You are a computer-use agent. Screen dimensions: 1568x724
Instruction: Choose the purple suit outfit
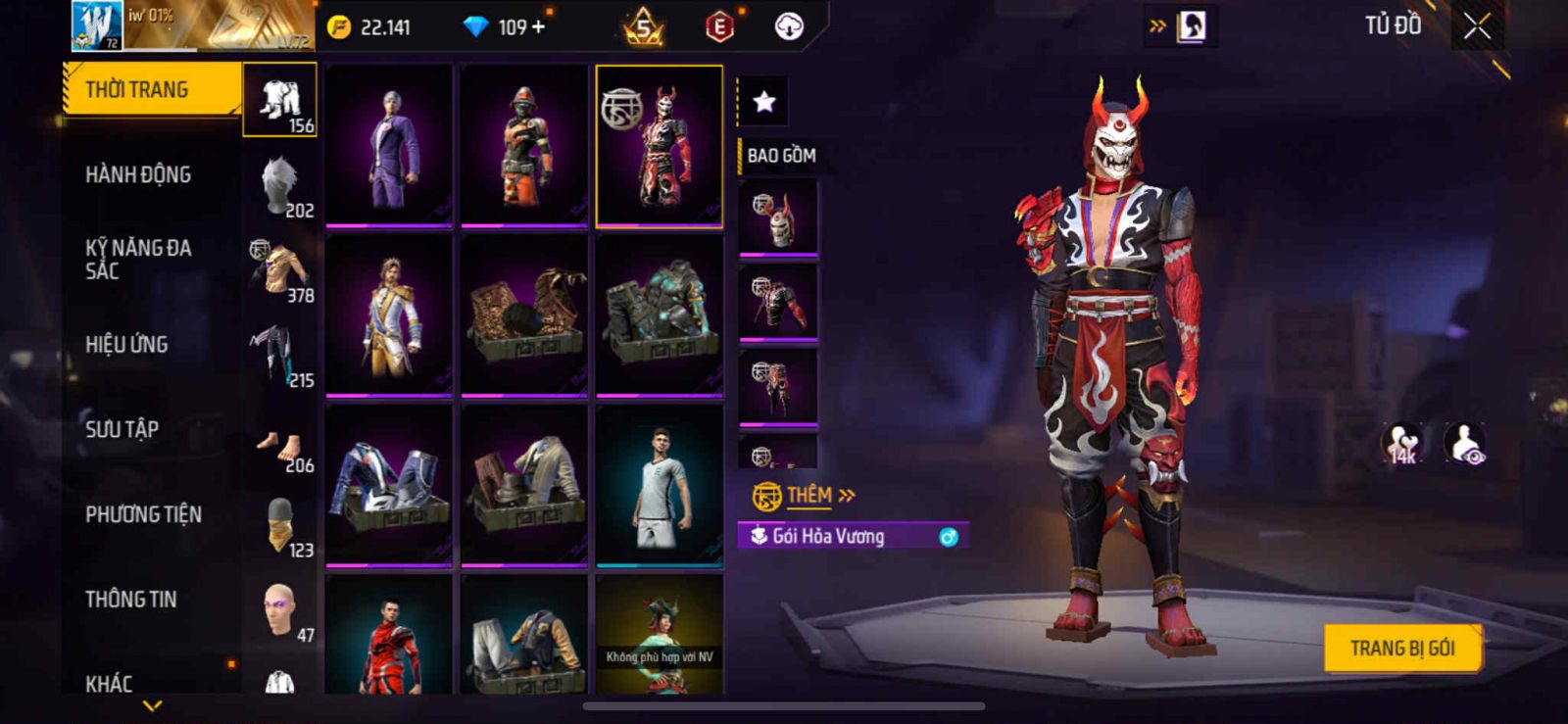[x=389, y=145]
